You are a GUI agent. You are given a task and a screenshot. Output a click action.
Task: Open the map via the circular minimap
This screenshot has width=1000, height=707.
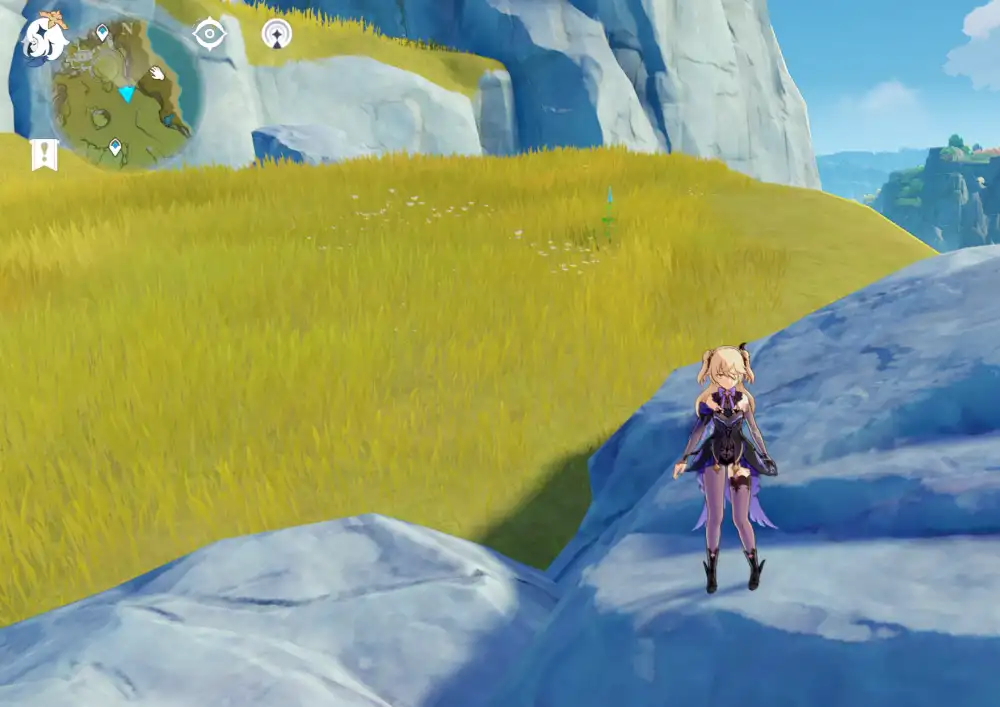click(x=124, y=93)
